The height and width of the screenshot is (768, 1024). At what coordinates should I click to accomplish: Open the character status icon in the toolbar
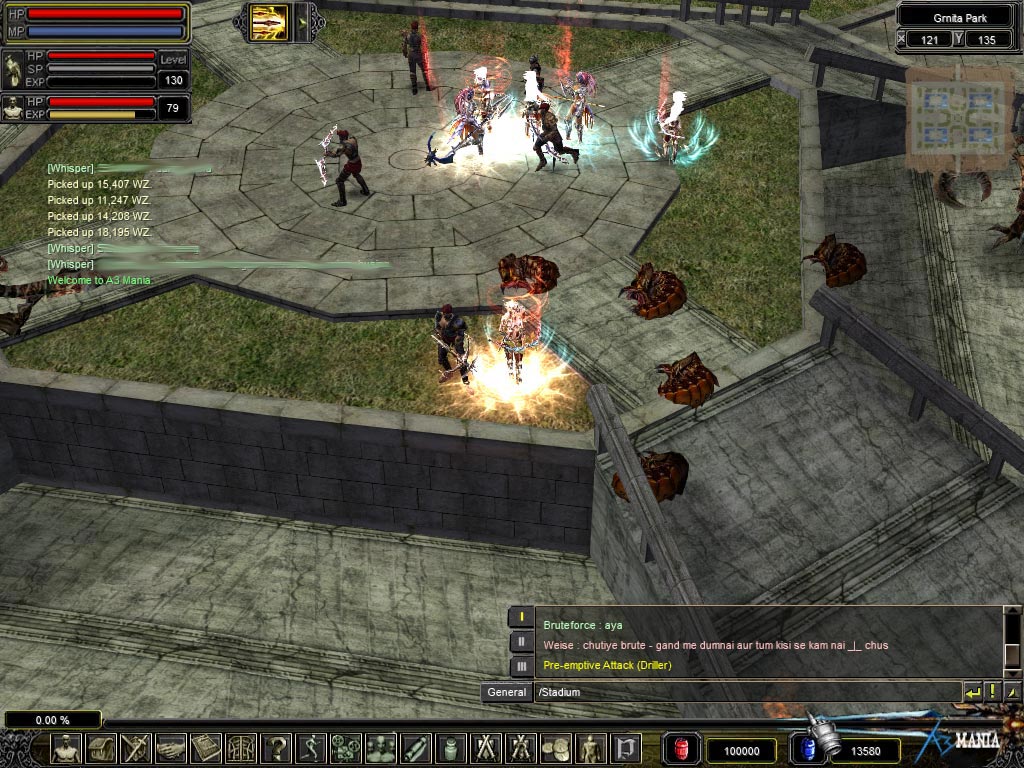(x=66, y=748)
